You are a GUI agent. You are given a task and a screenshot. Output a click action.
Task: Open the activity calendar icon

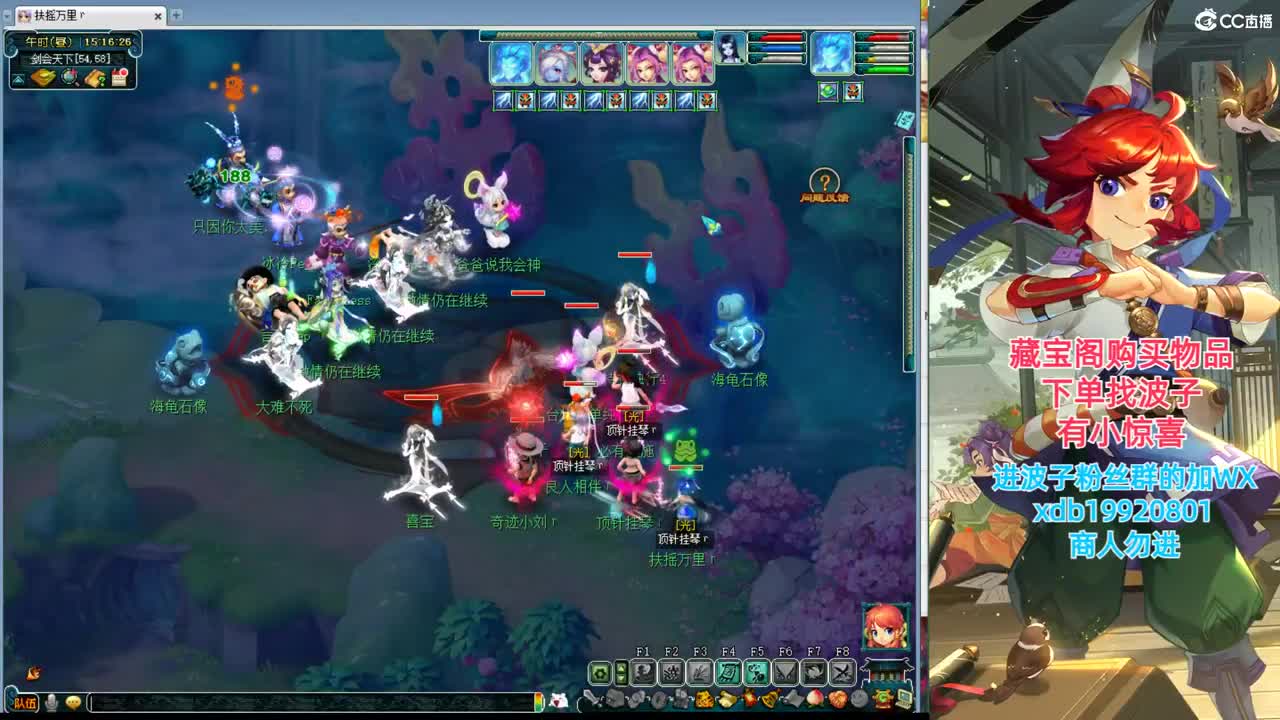click(x=120, y=77)
